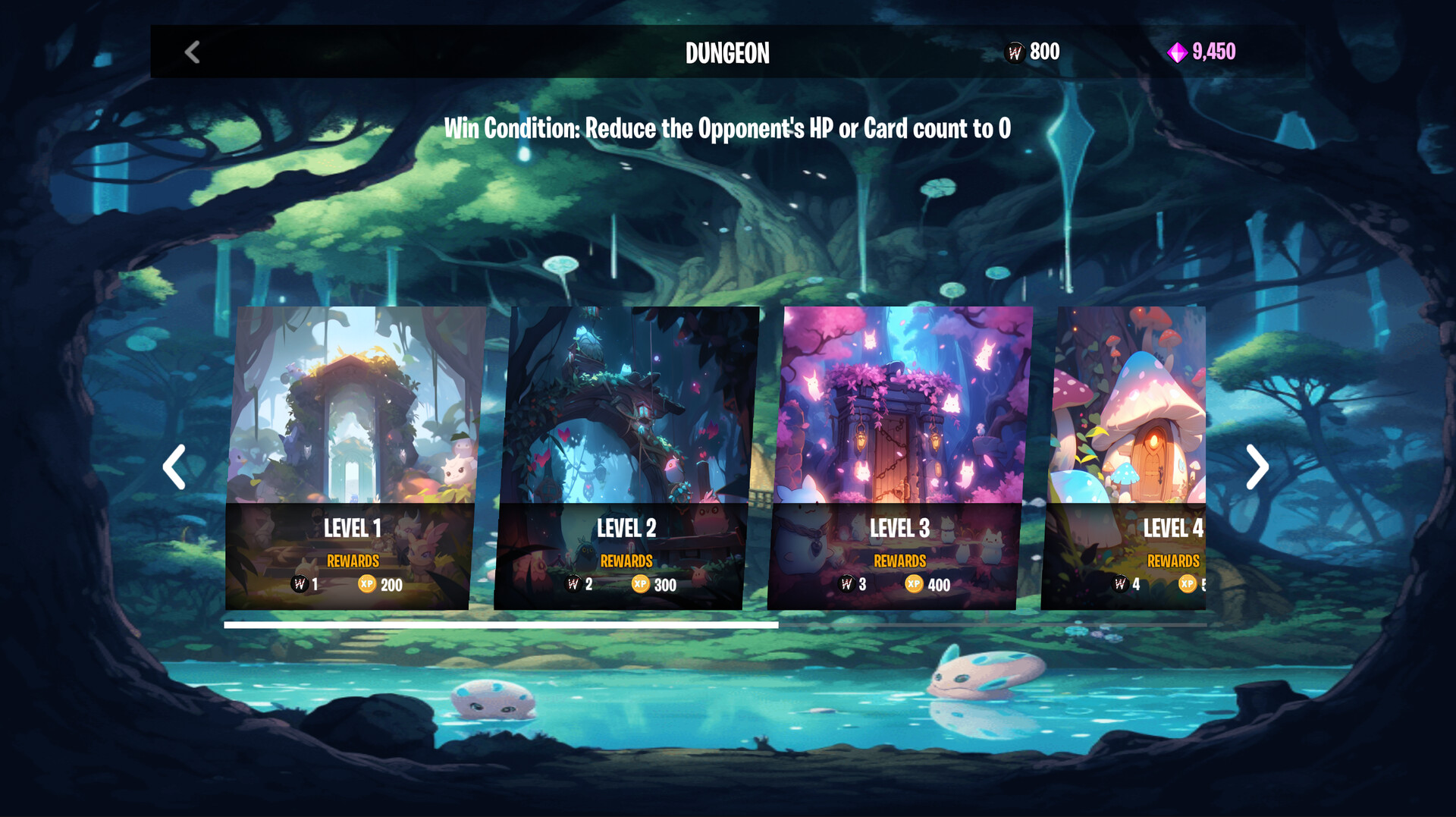Click the back chevron beside the Dungeon title
The image size is (1456, 817).
pyautogui.click(x=192, y=52)
